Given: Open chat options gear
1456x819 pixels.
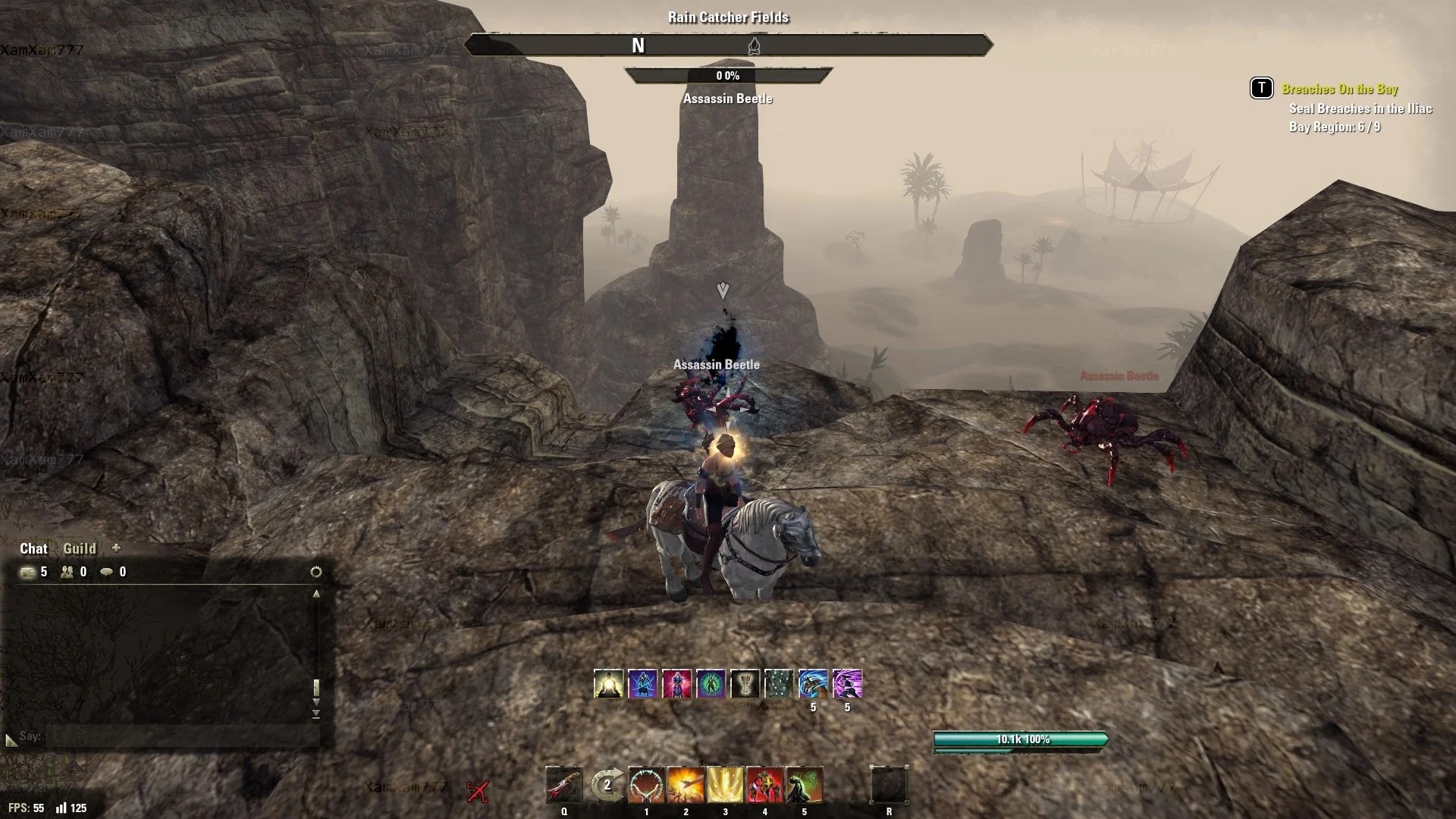Looking at the screenshot, I should pyautogui.click(x=316, y=572).
